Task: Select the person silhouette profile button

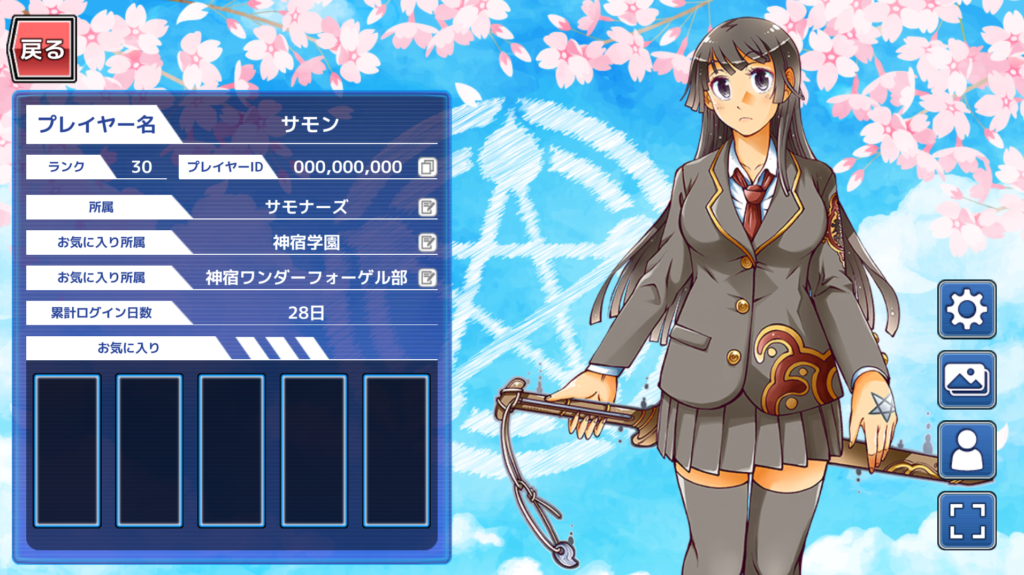Action: (x=966, y=450)
